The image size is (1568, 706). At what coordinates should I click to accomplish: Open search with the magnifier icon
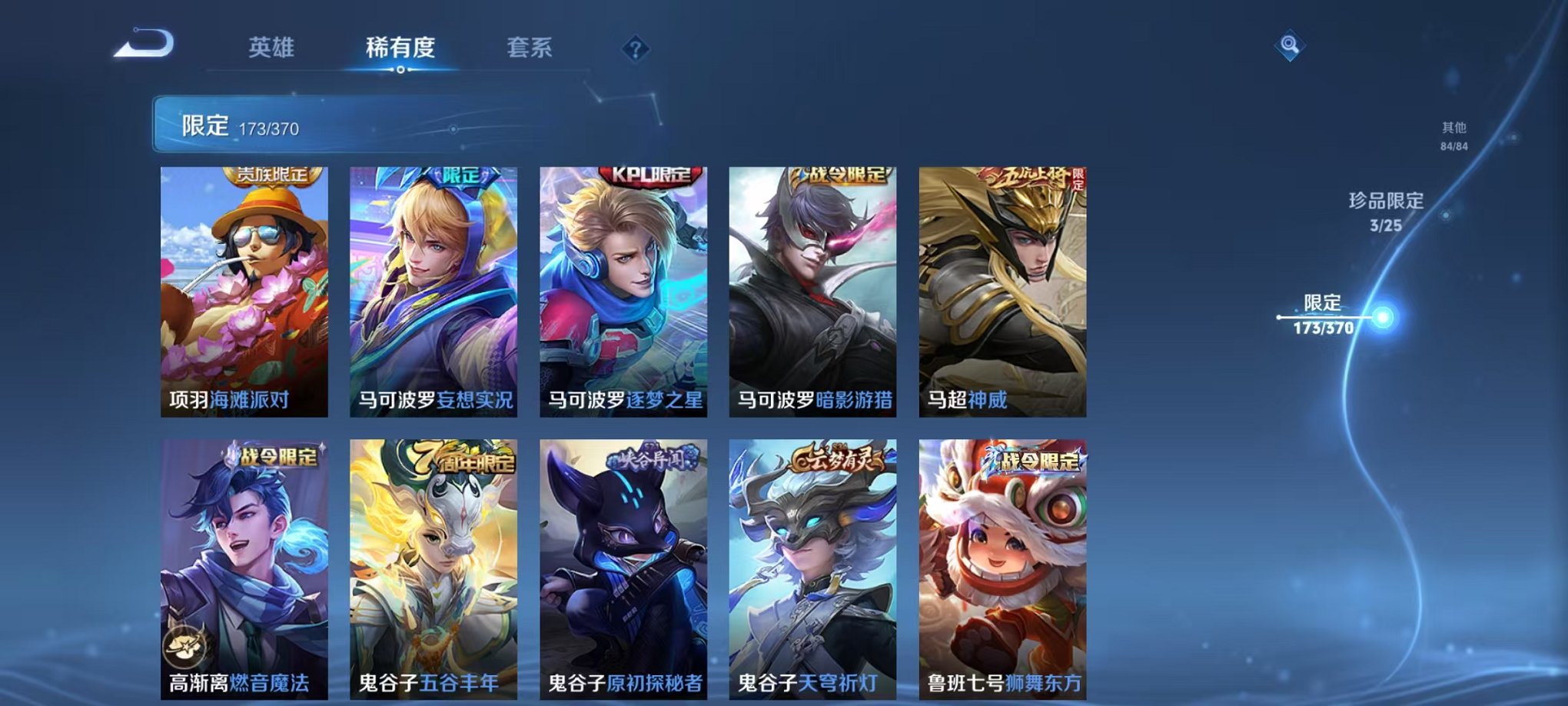point(1291,44)
